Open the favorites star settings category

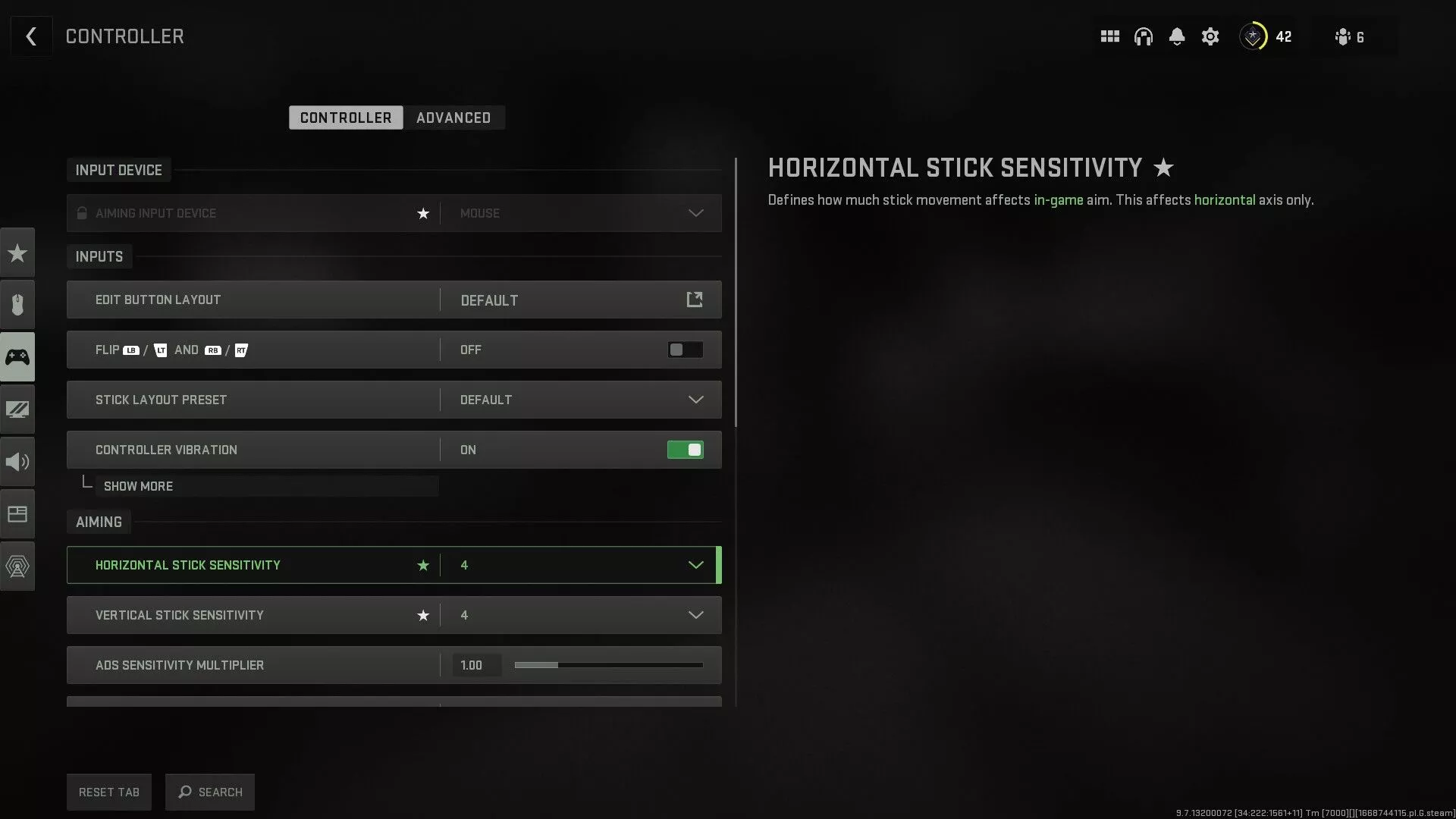17,253
